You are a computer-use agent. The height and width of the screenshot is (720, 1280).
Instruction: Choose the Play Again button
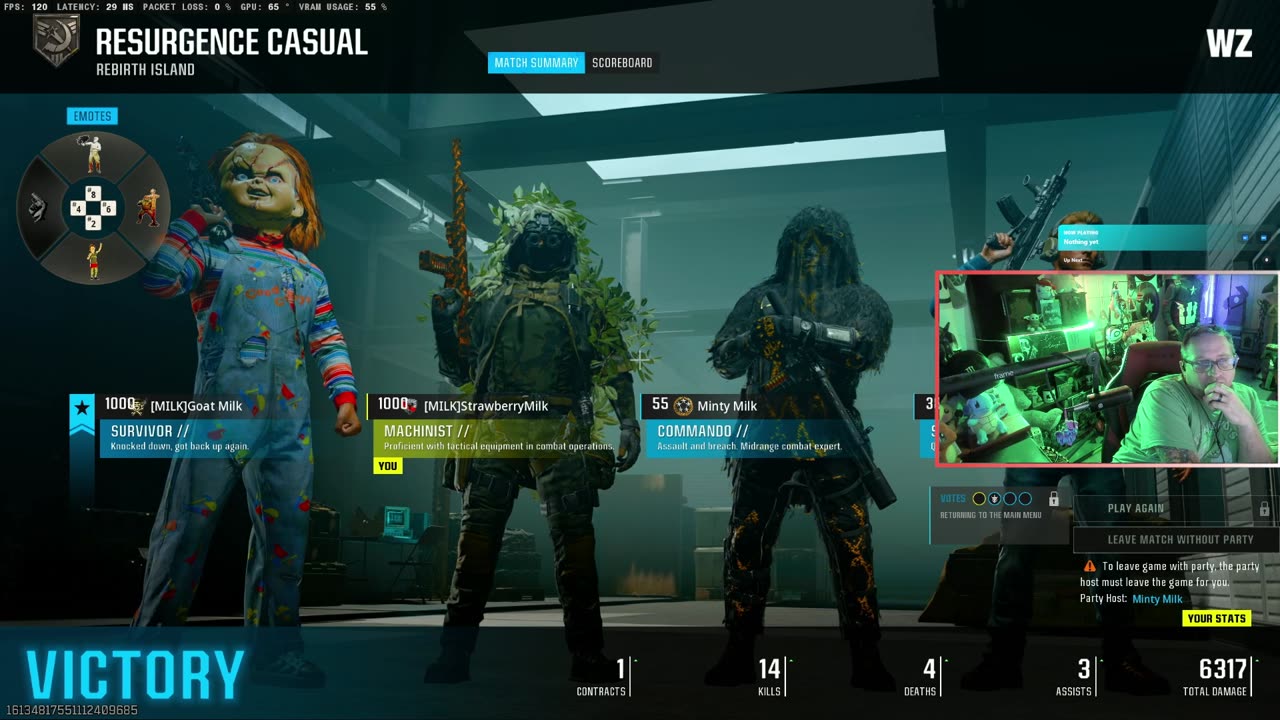pyautogui.click(x=1136, y=508)
